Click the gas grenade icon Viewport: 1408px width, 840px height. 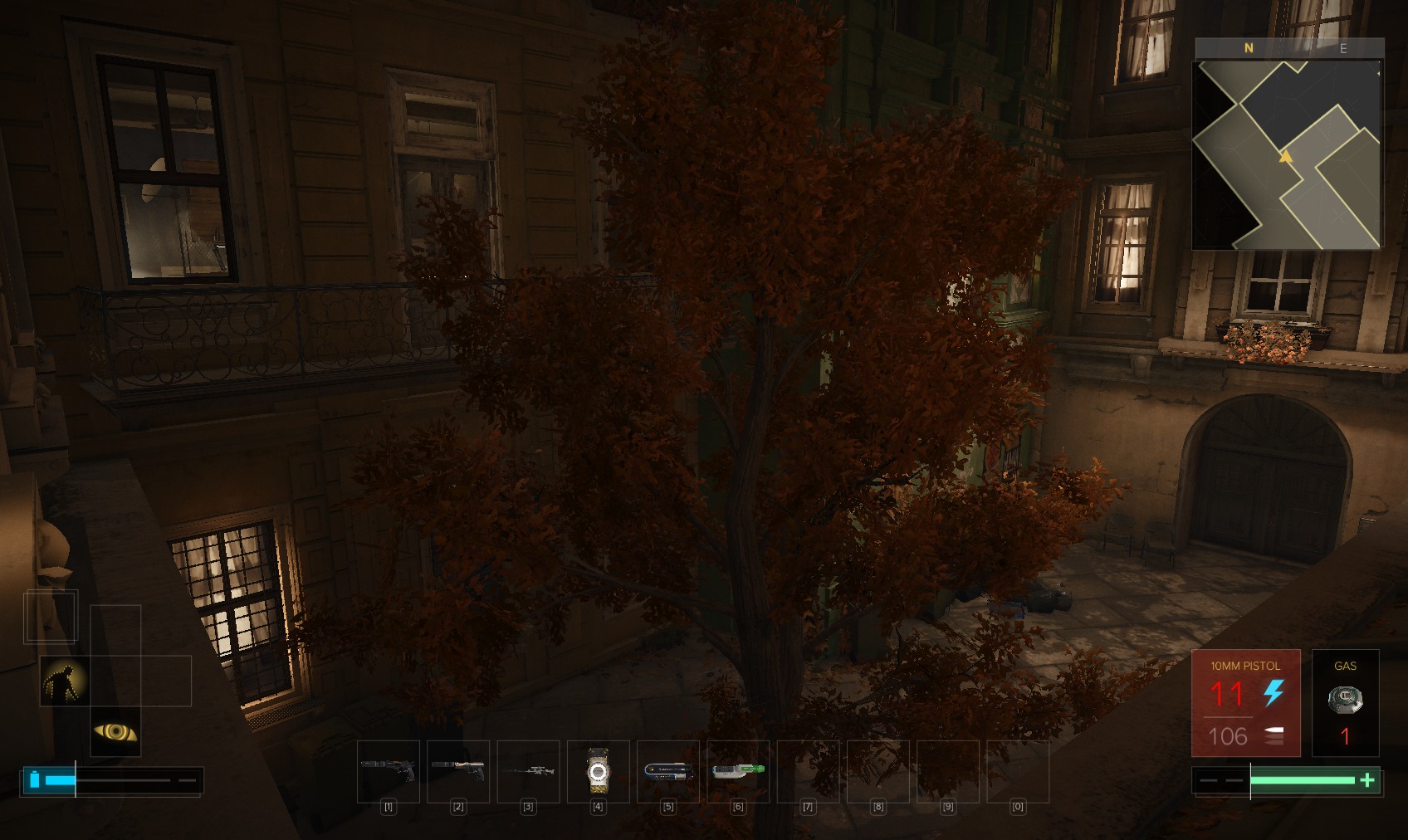point(1345,700)
